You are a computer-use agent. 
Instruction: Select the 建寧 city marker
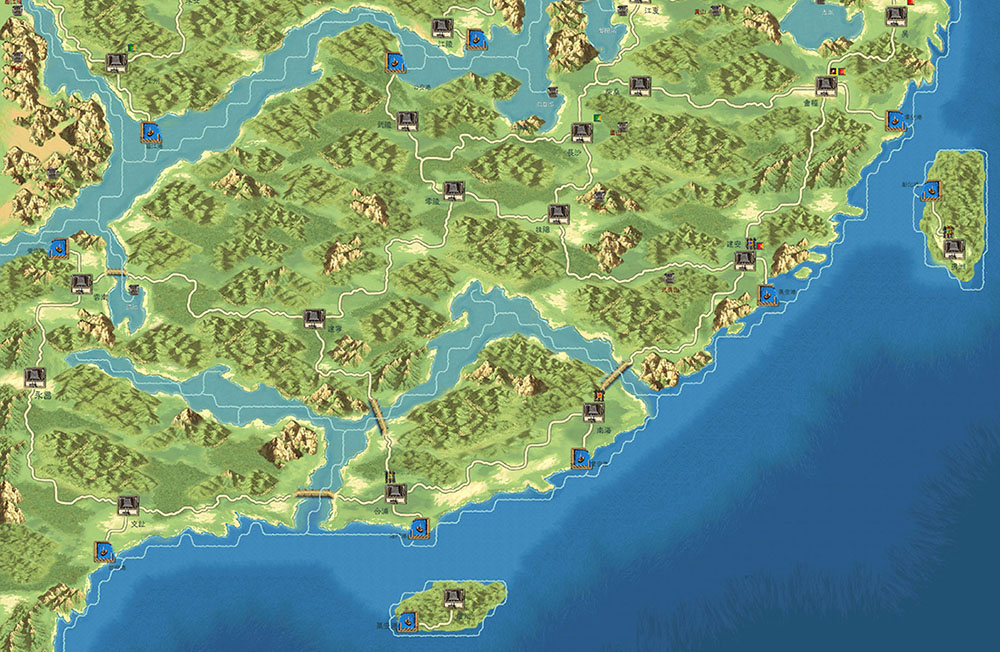click(313, 319)
